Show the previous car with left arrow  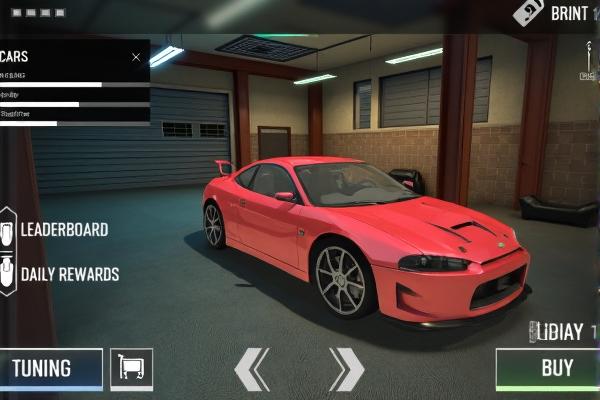[252, 369]
